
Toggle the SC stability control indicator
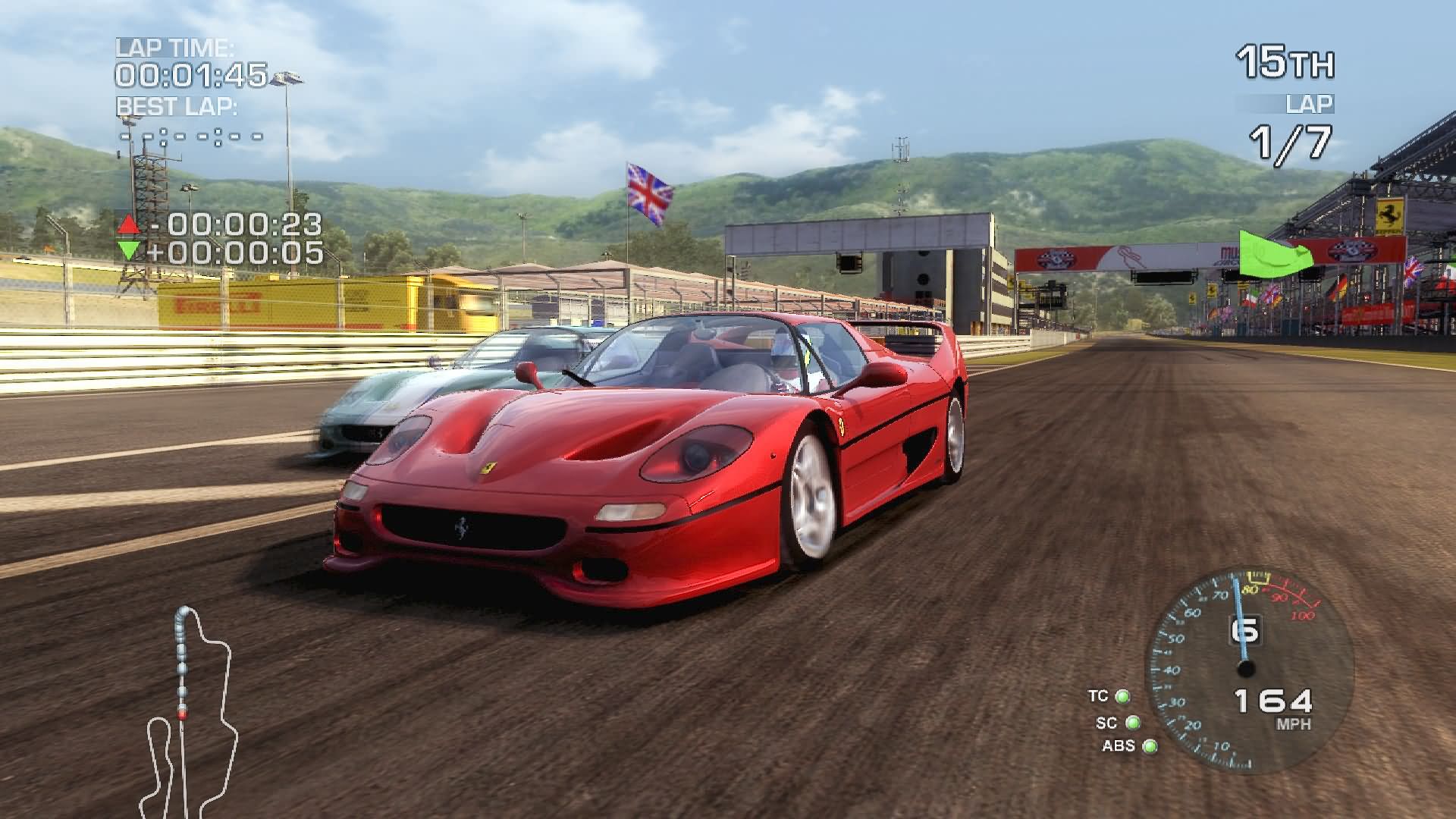[x=1132, y=723]
